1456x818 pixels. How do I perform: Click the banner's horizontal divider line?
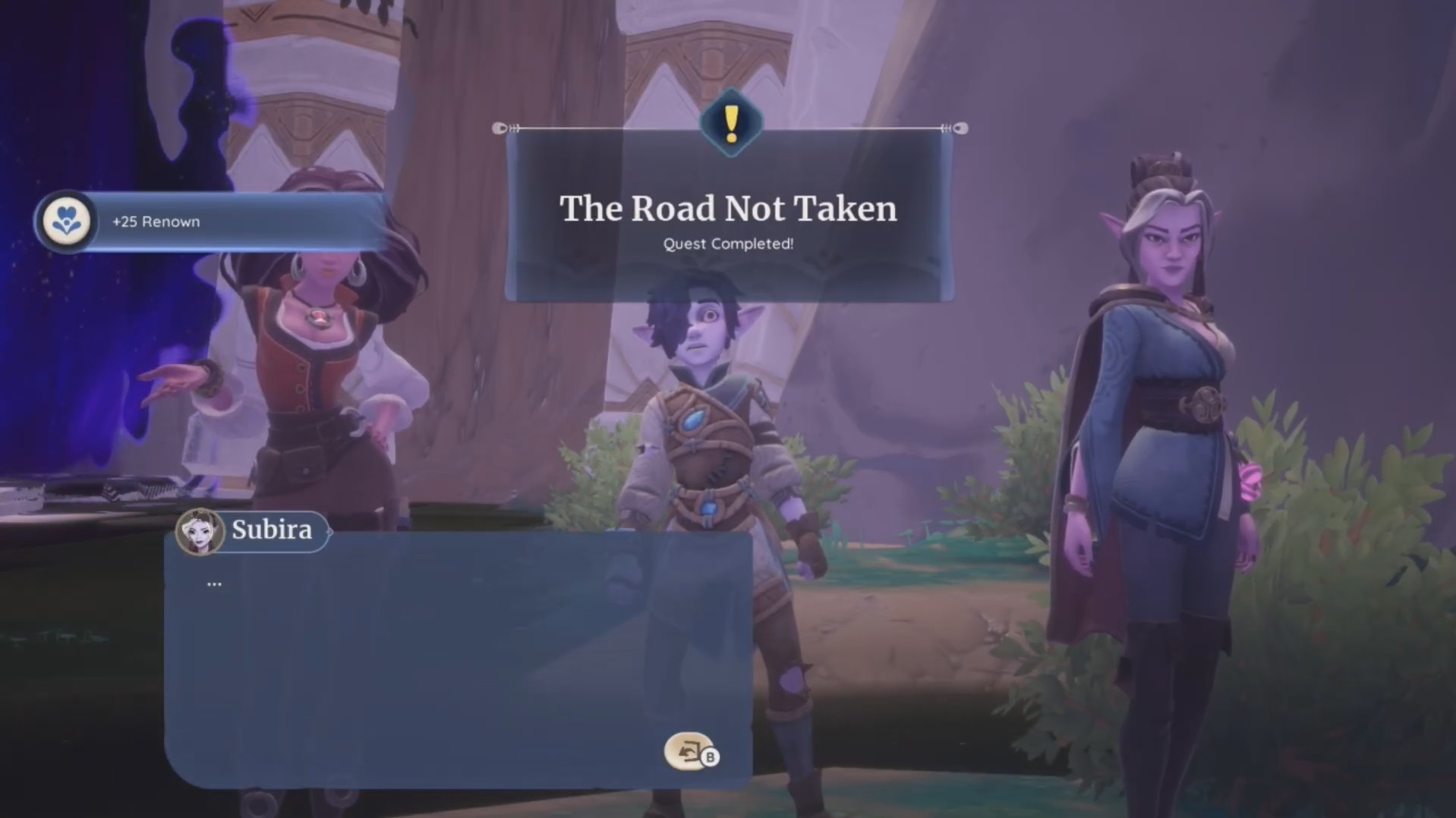(x=607, y=128)
